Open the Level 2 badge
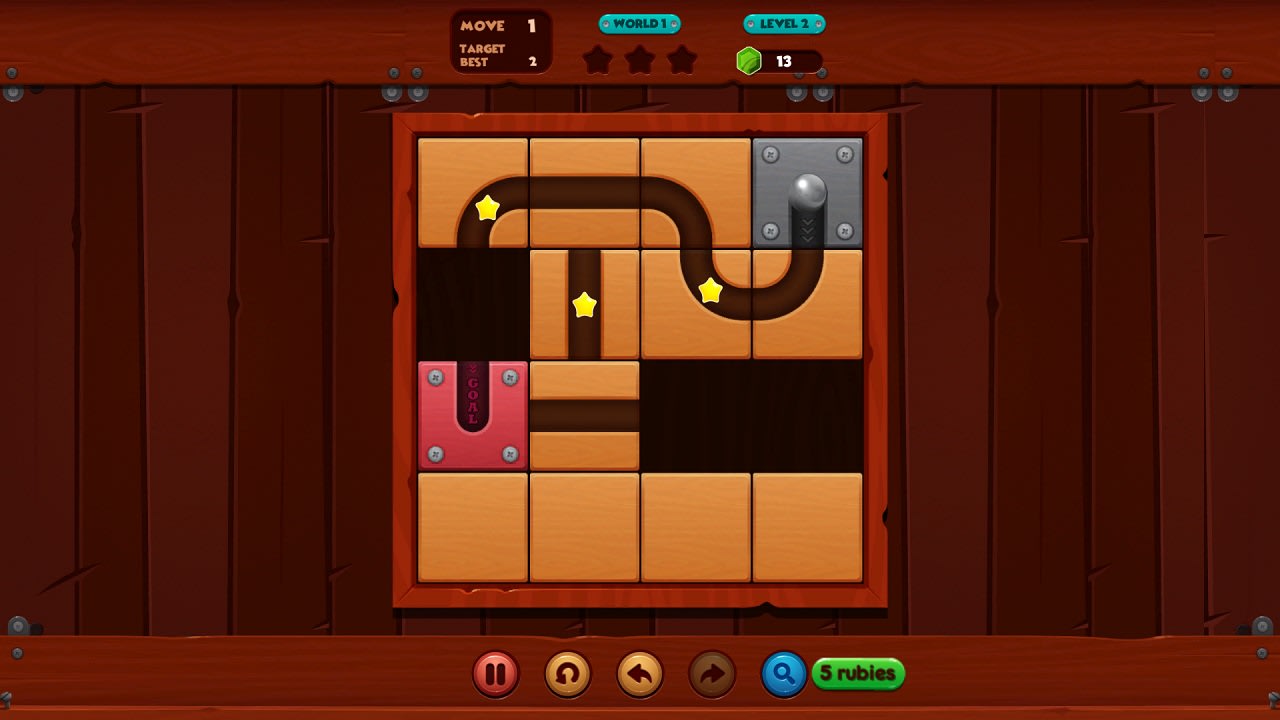This screenshot has height=720, width=1280. point(784,23)
